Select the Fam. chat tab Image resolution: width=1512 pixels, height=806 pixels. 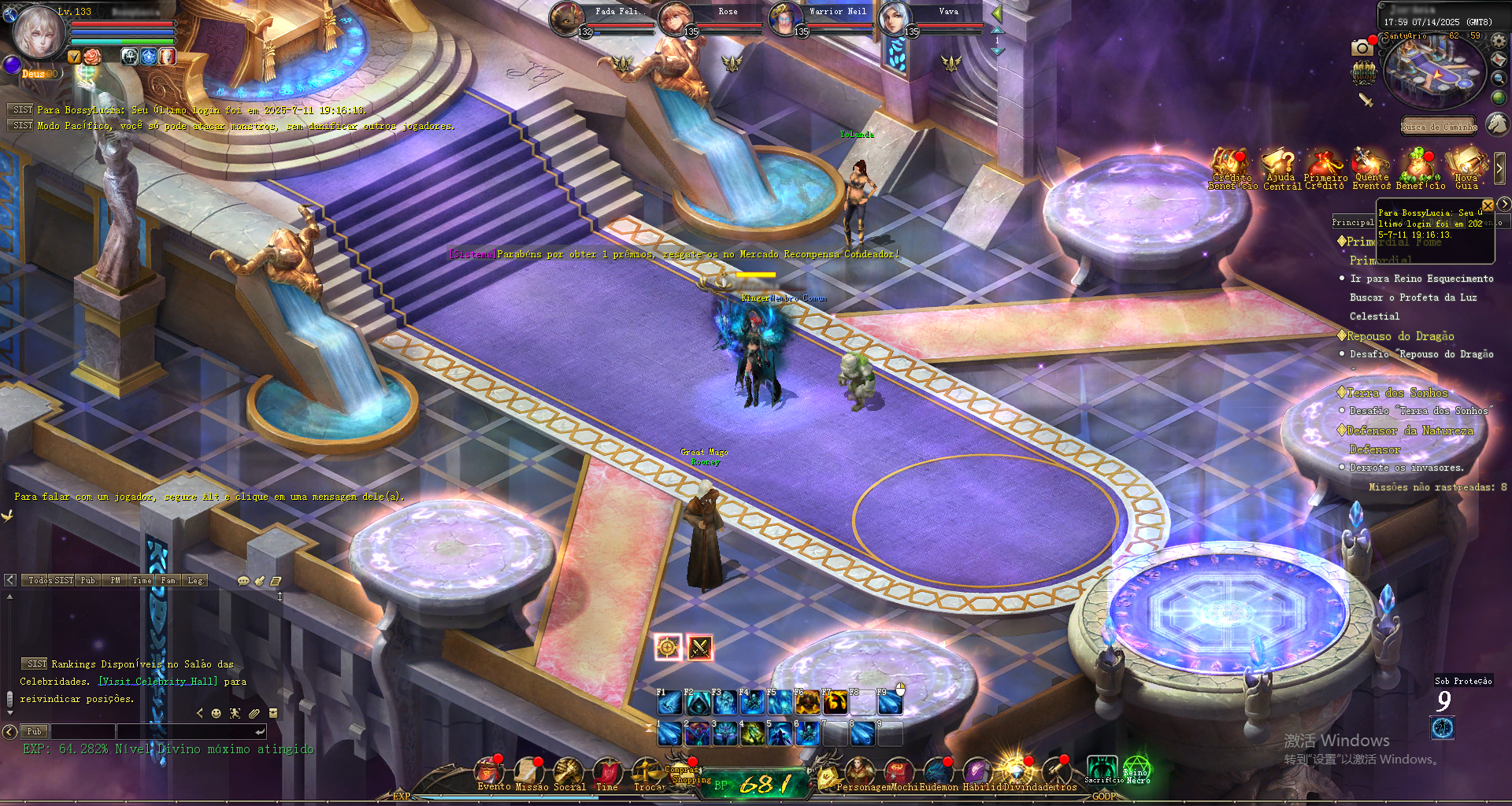169,580
